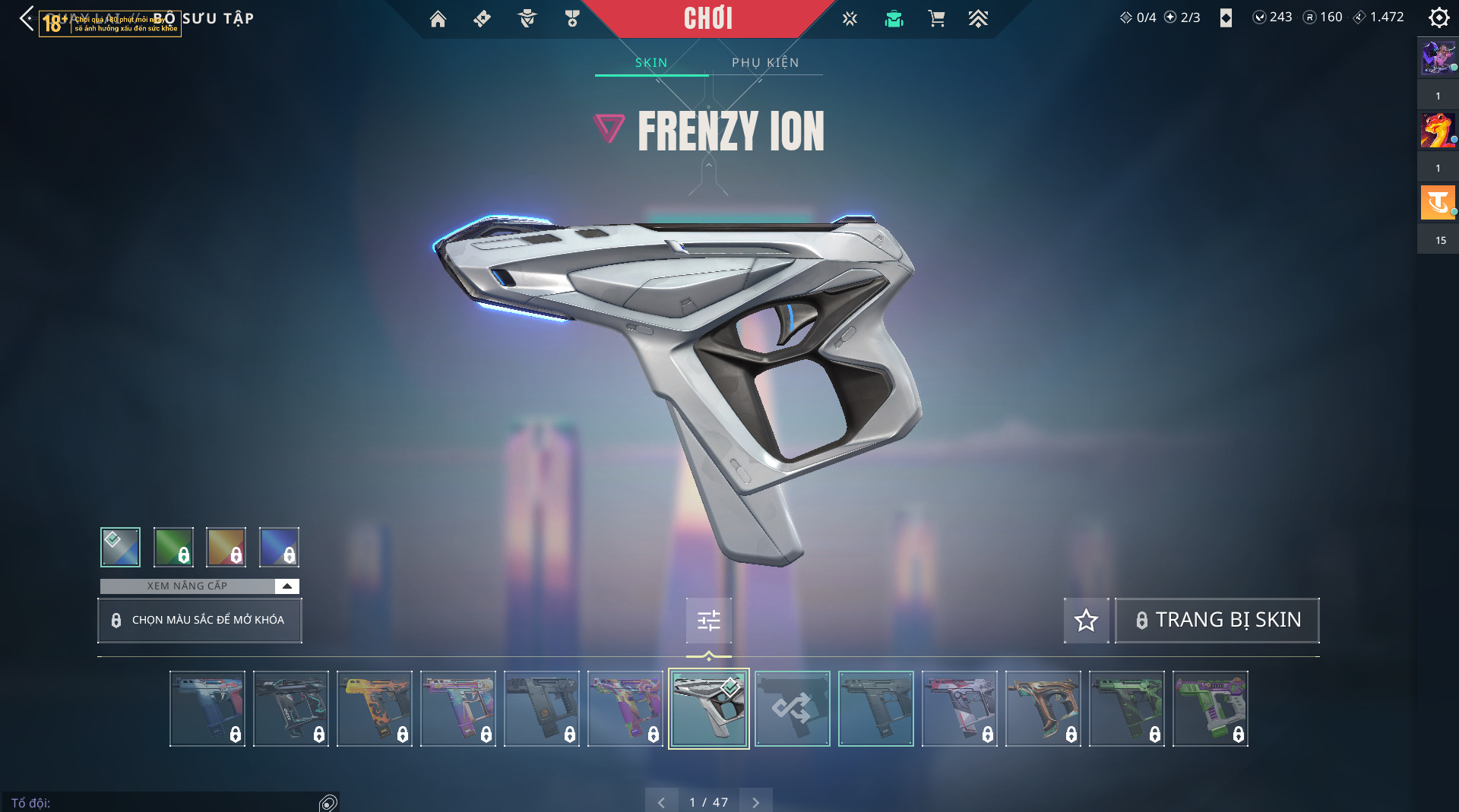Open settings via the gear icon
This screenshot has height=812, width=1459.
tap(1438, 17)
